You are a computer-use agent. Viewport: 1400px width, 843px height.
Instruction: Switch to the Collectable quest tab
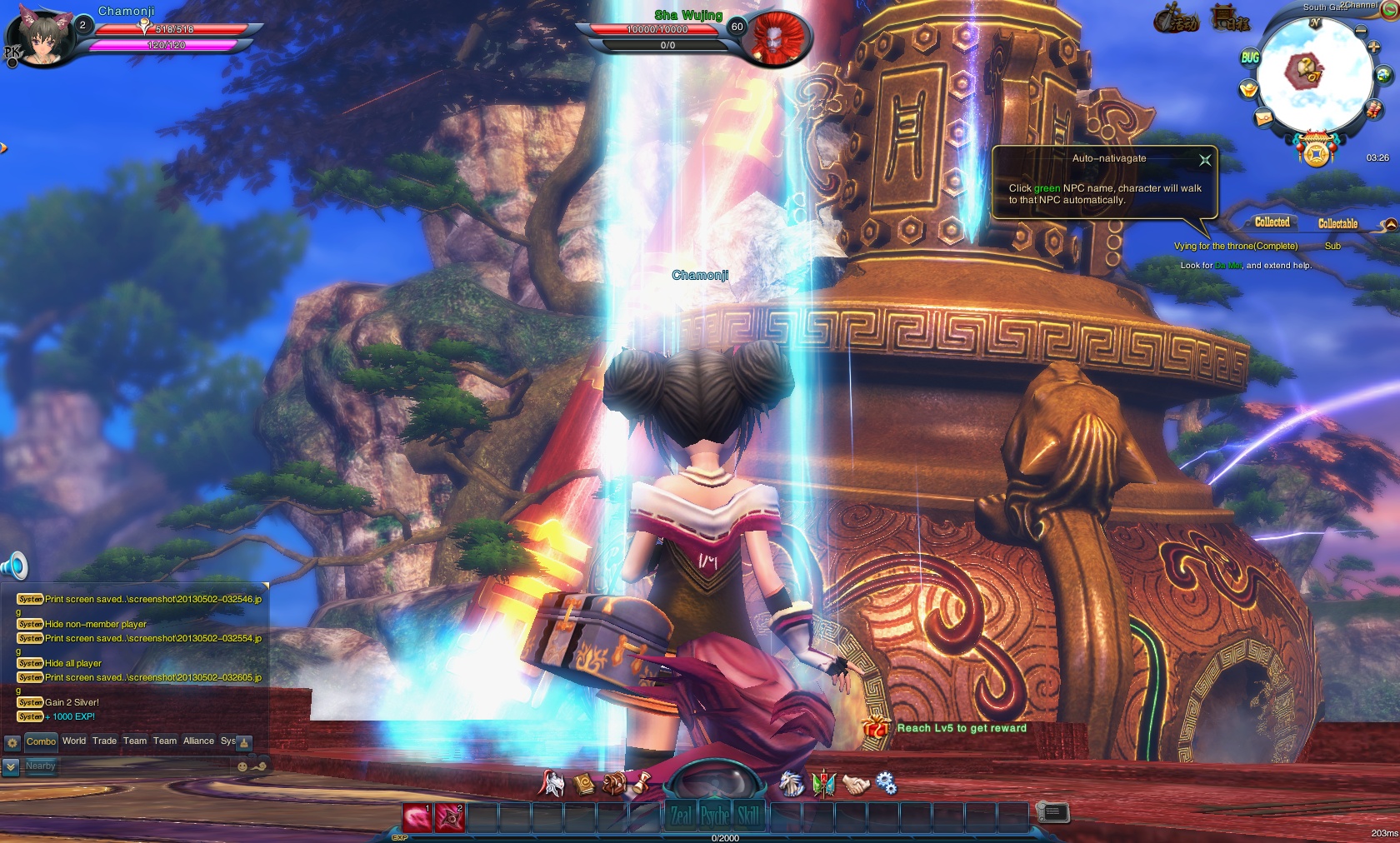(1337, 223)
